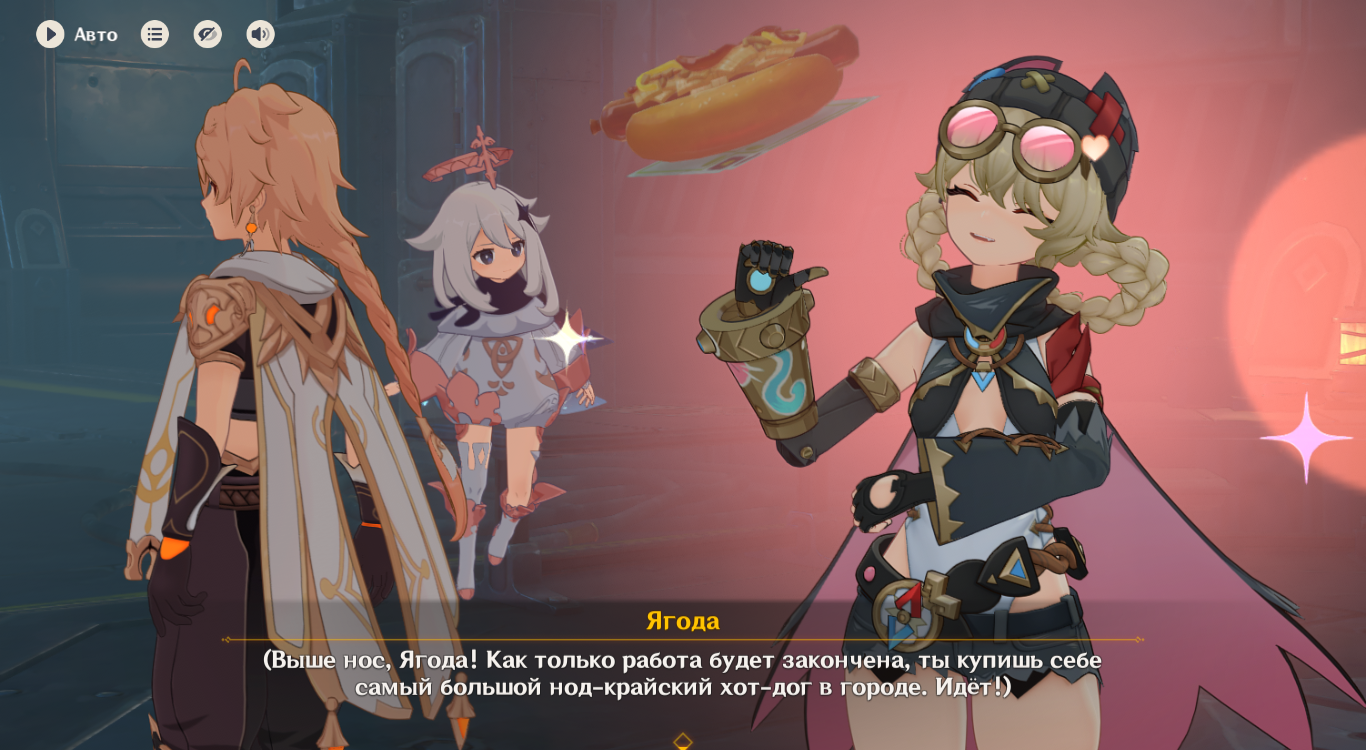Open the dialogue history log
Screen dimensions: 1366x750
pyautogui.click(x=155, y=35)
